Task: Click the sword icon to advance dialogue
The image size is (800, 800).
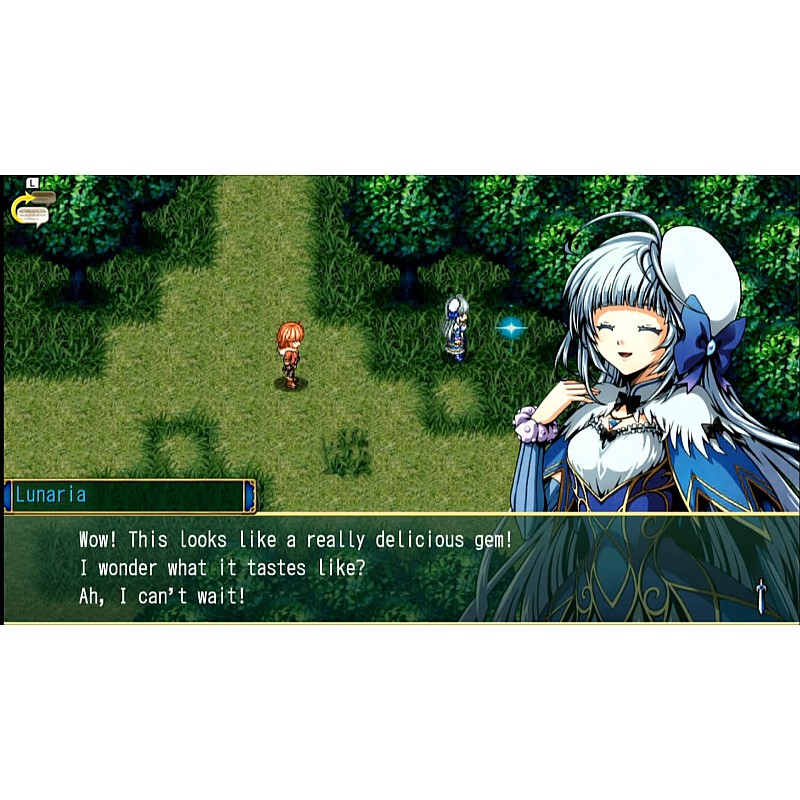Action: coord(761,596)
